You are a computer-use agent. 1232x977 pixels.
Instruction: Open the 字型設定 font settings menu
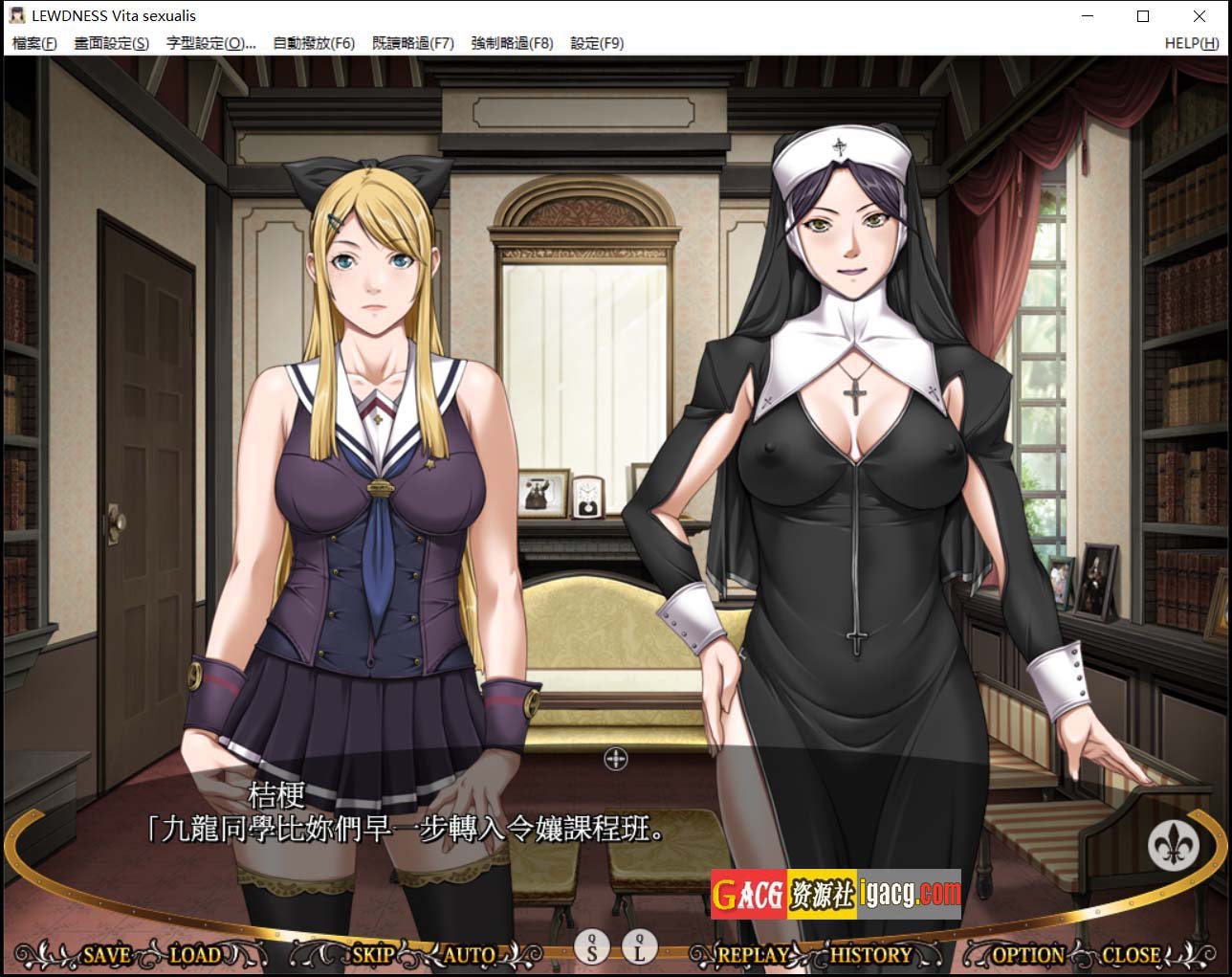click(x=210, y=43)
